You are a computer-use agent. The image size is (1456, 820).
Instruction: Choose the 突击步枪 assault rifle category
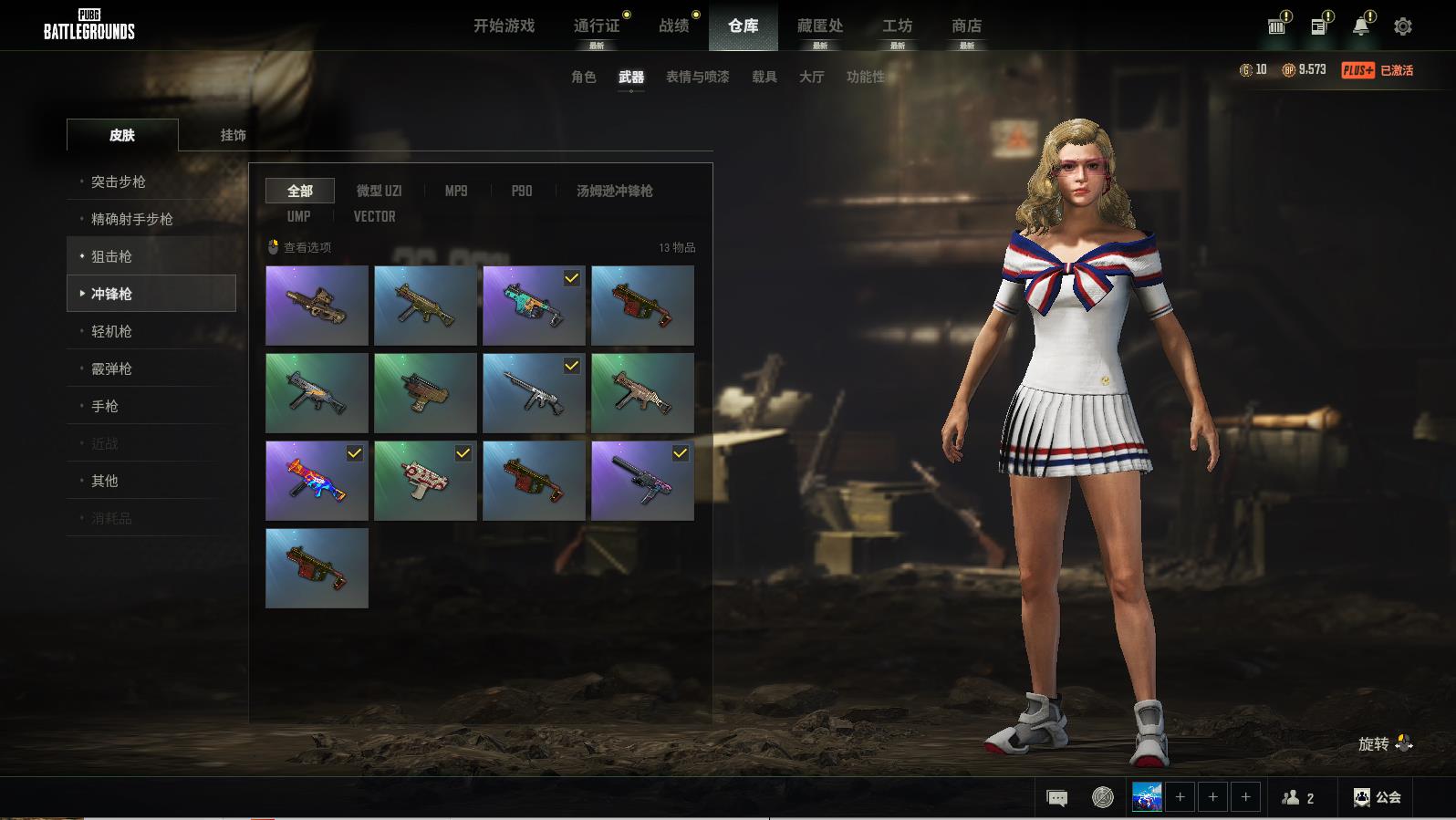119,182
